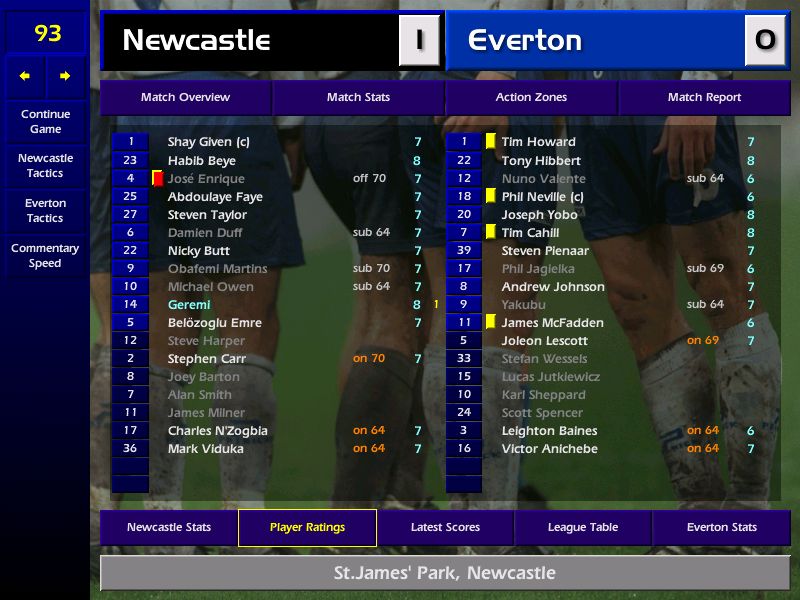Screen dimensions: 800x600
Task: Go forward with the right arrow
Action: pos(65,76)
